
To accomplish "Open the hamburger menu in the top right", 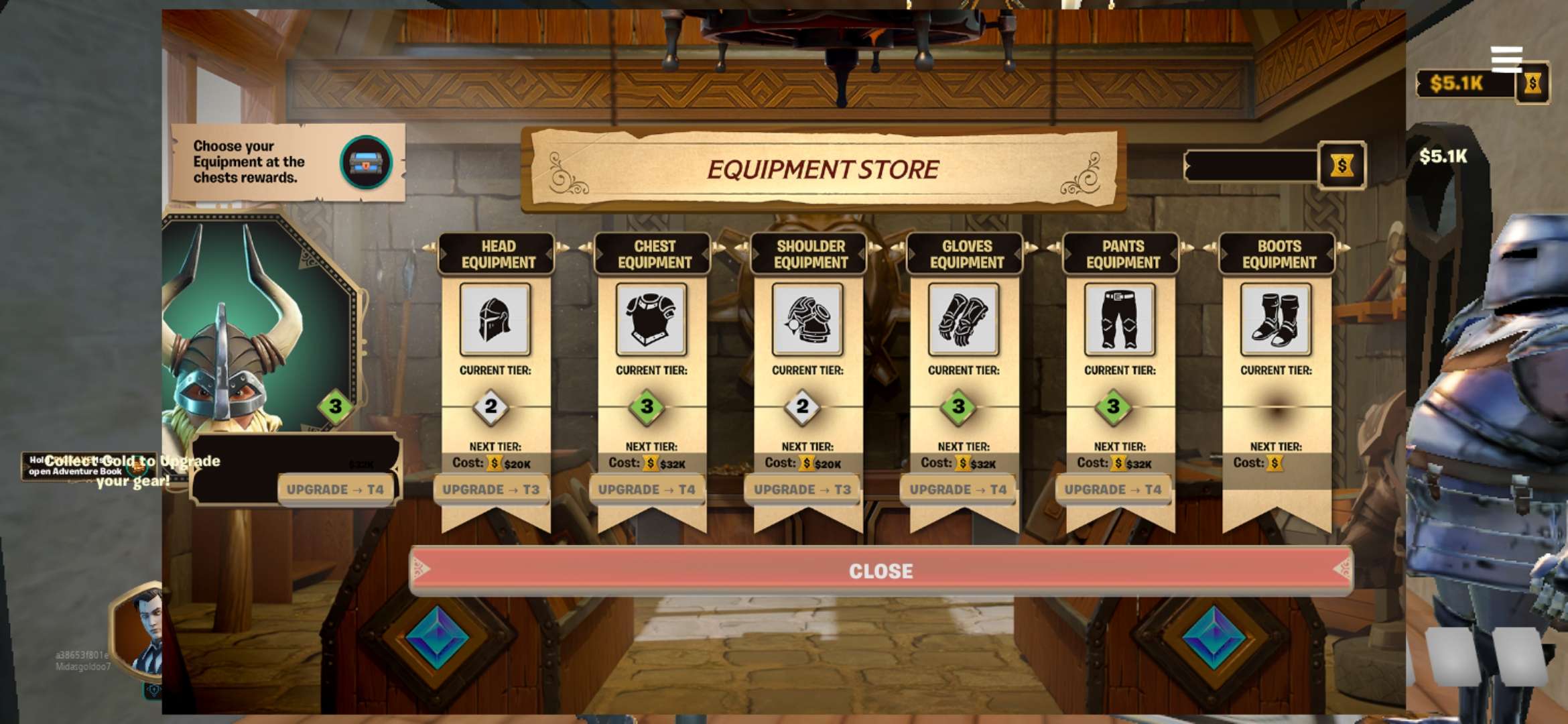I will 1508,60.
